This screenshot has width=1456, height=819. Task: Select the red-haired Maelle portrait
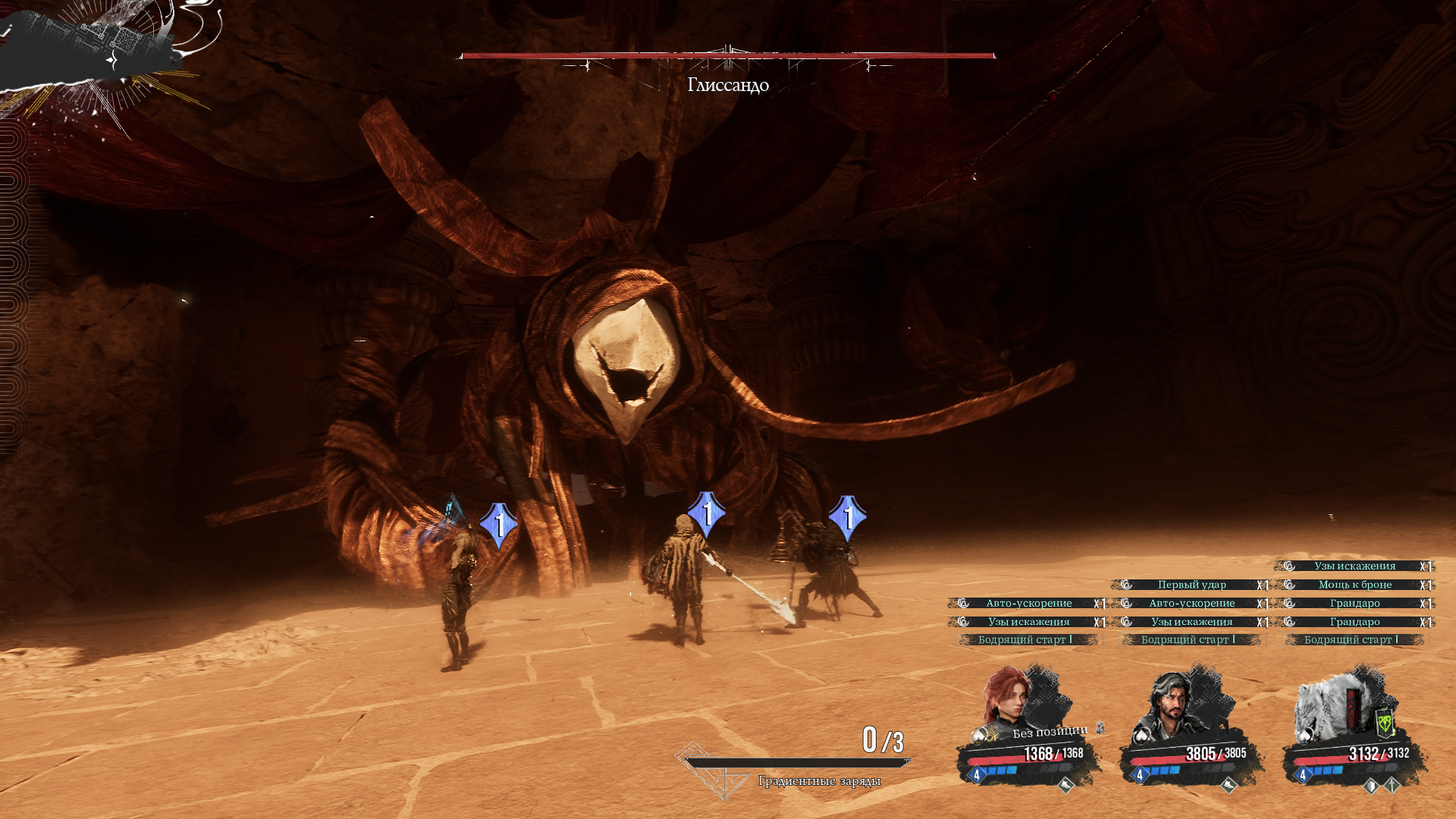coord(1007,698)
